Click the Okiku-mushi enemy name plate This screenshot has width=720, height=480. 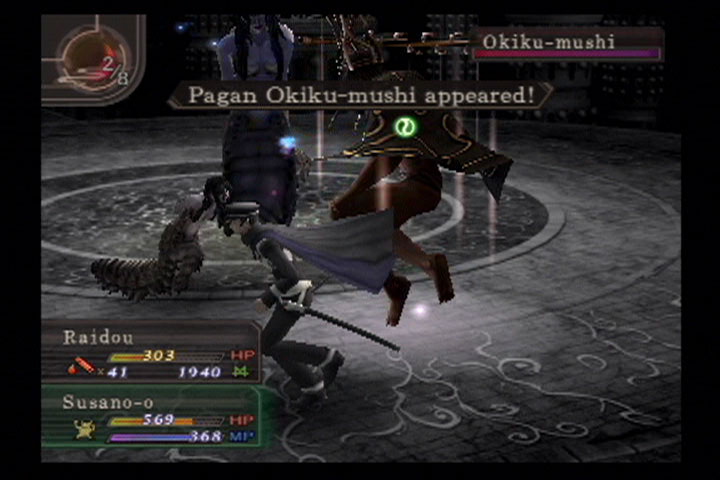tap(566, 43)
